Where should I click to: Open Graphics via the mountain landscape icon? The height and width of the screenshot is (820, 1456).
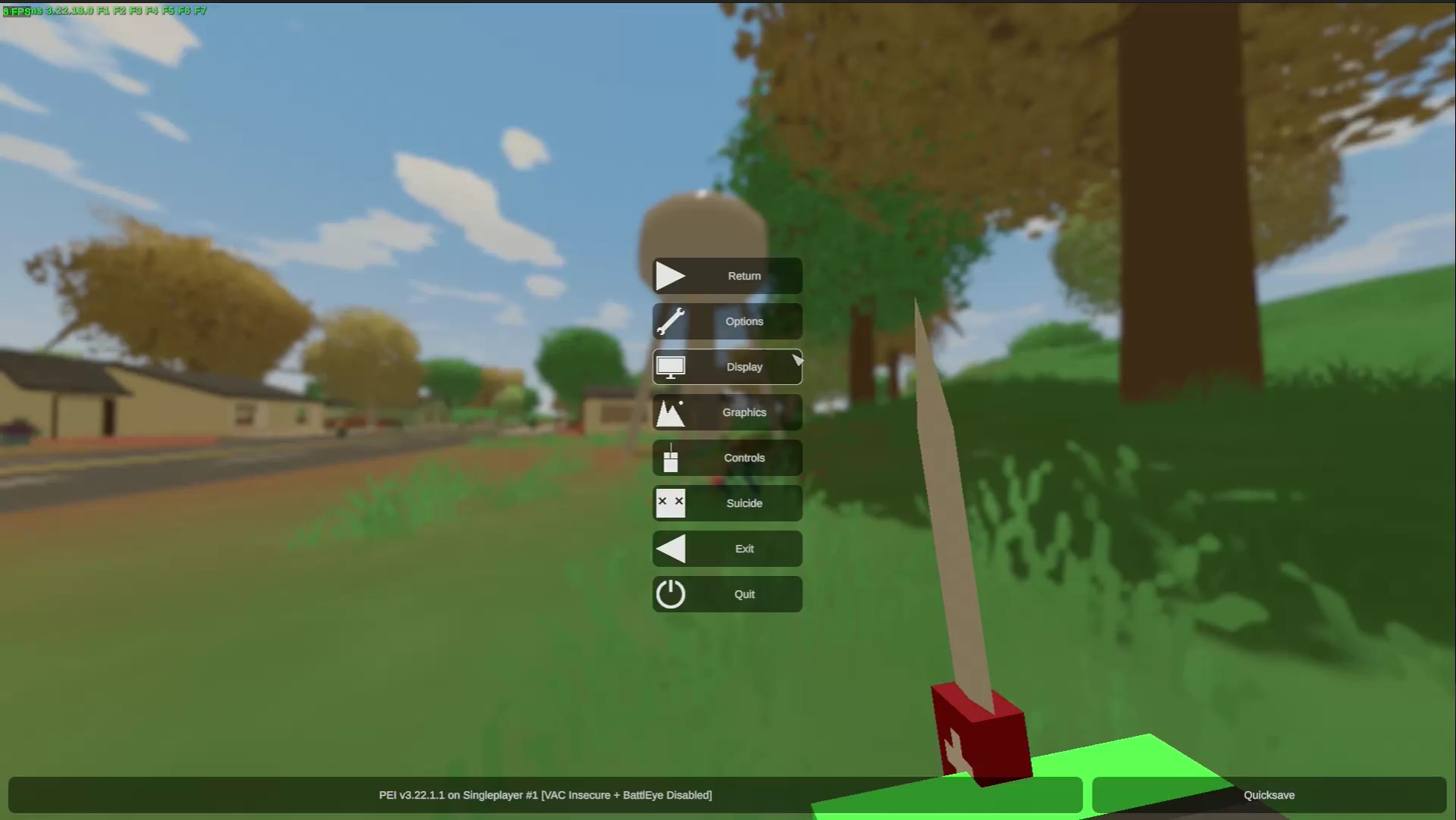670,412
